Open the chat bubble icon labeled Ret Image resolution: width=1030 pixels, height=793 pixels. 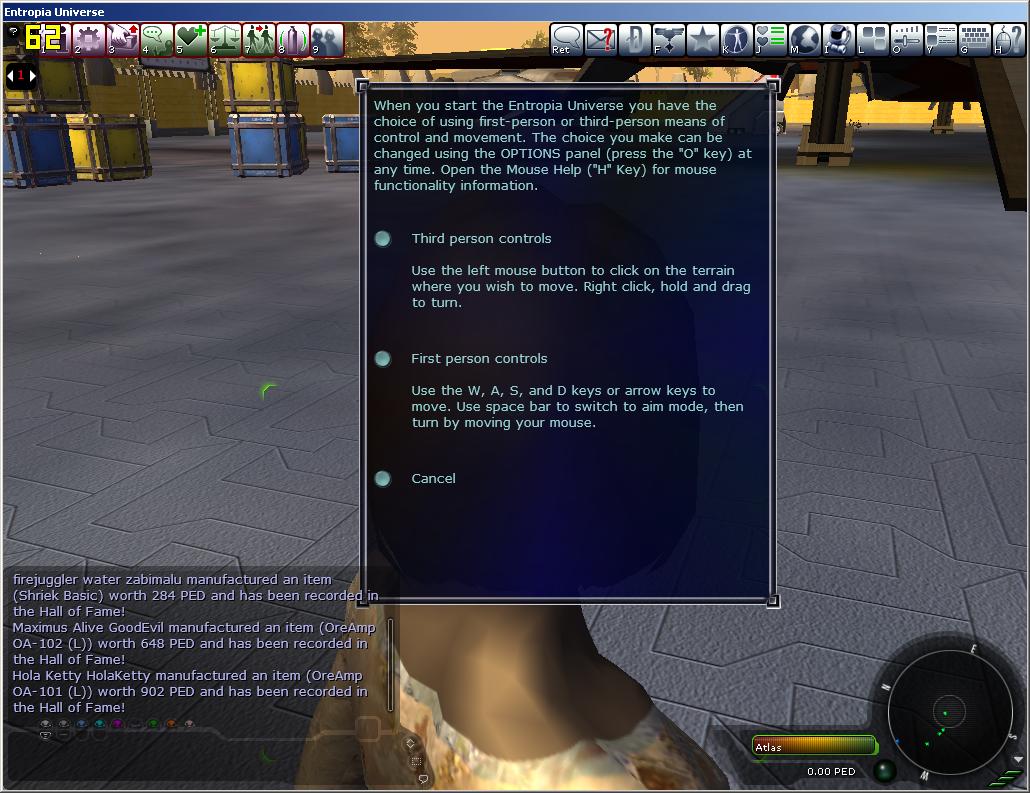[566, 39]
